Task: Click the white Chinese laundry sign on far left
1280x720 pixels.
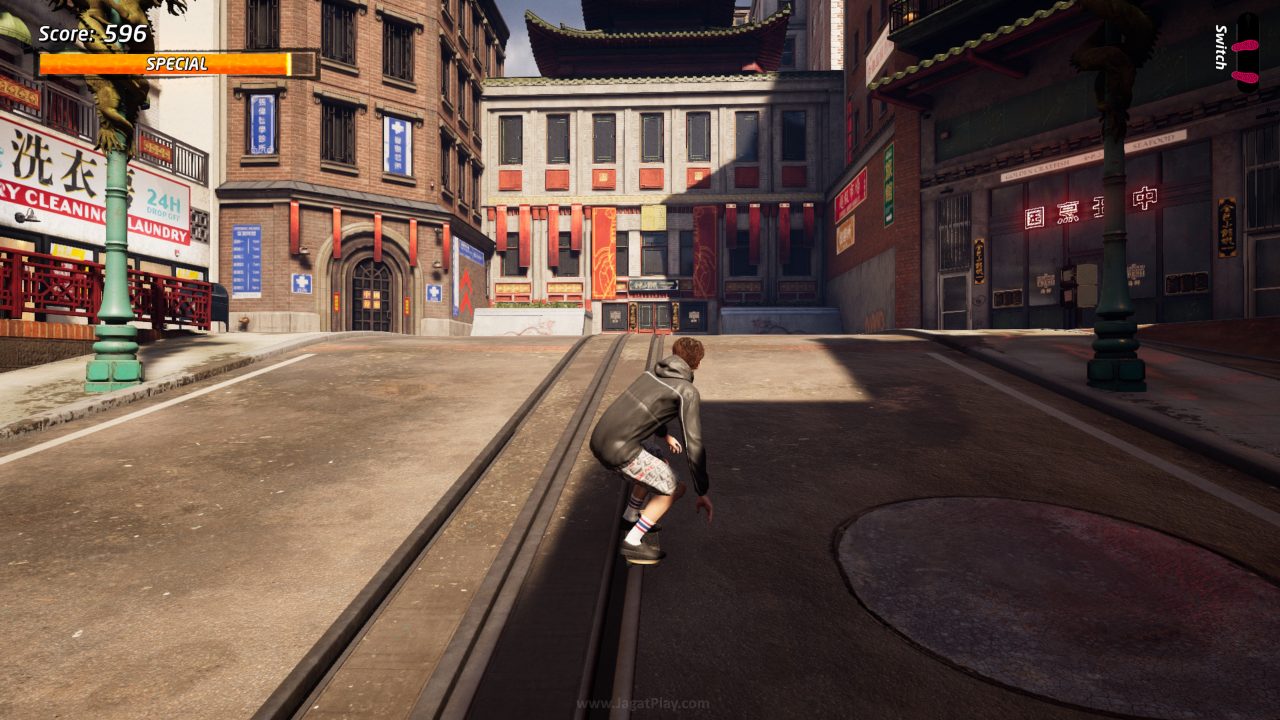Action: pyautogui.click(x=40, y=160)
